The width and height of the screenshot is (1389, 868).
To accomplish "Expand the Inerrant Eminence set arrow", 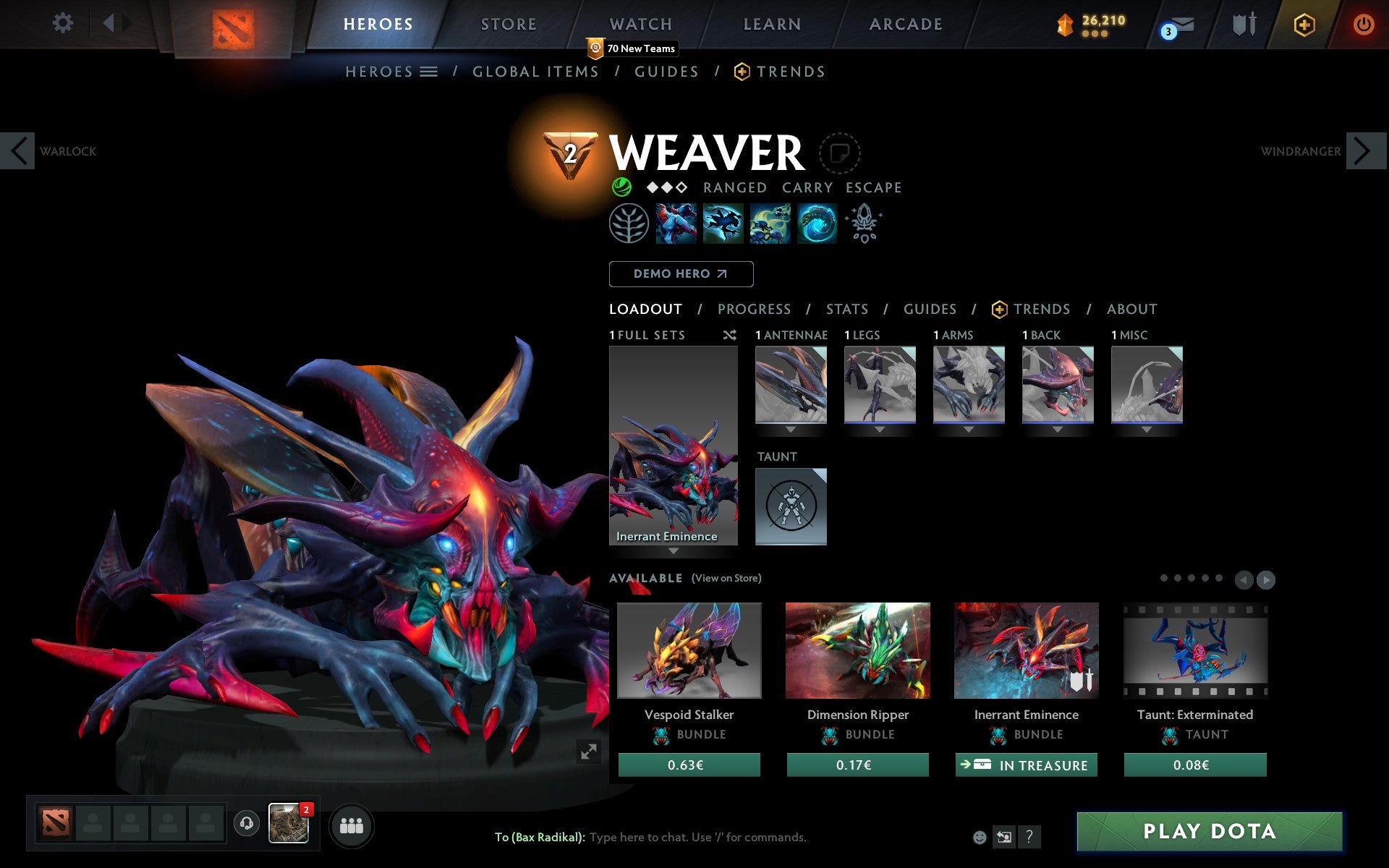I will pos(674,551).
